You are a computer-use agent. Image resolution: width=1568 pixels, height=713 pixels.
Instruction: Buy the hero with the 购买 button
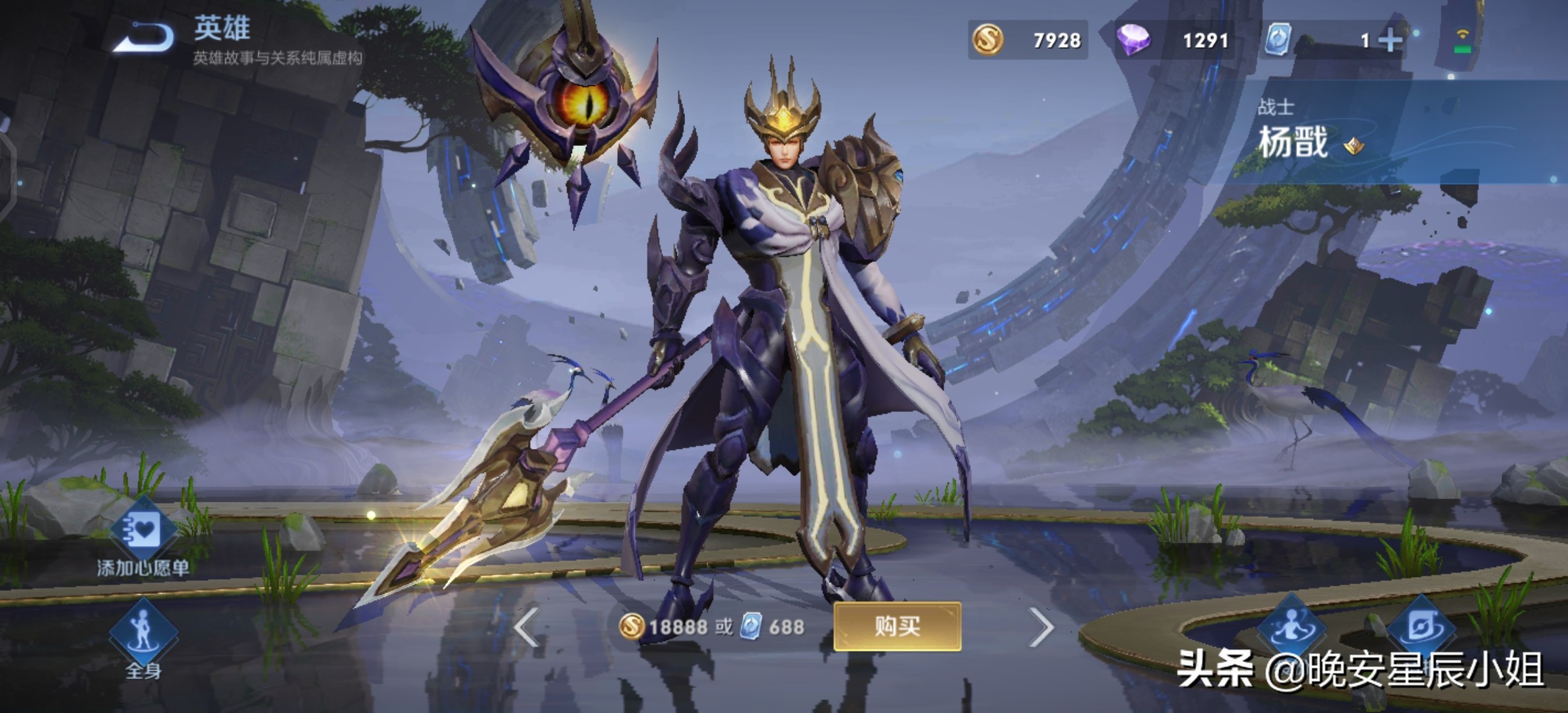coord(897,626)
